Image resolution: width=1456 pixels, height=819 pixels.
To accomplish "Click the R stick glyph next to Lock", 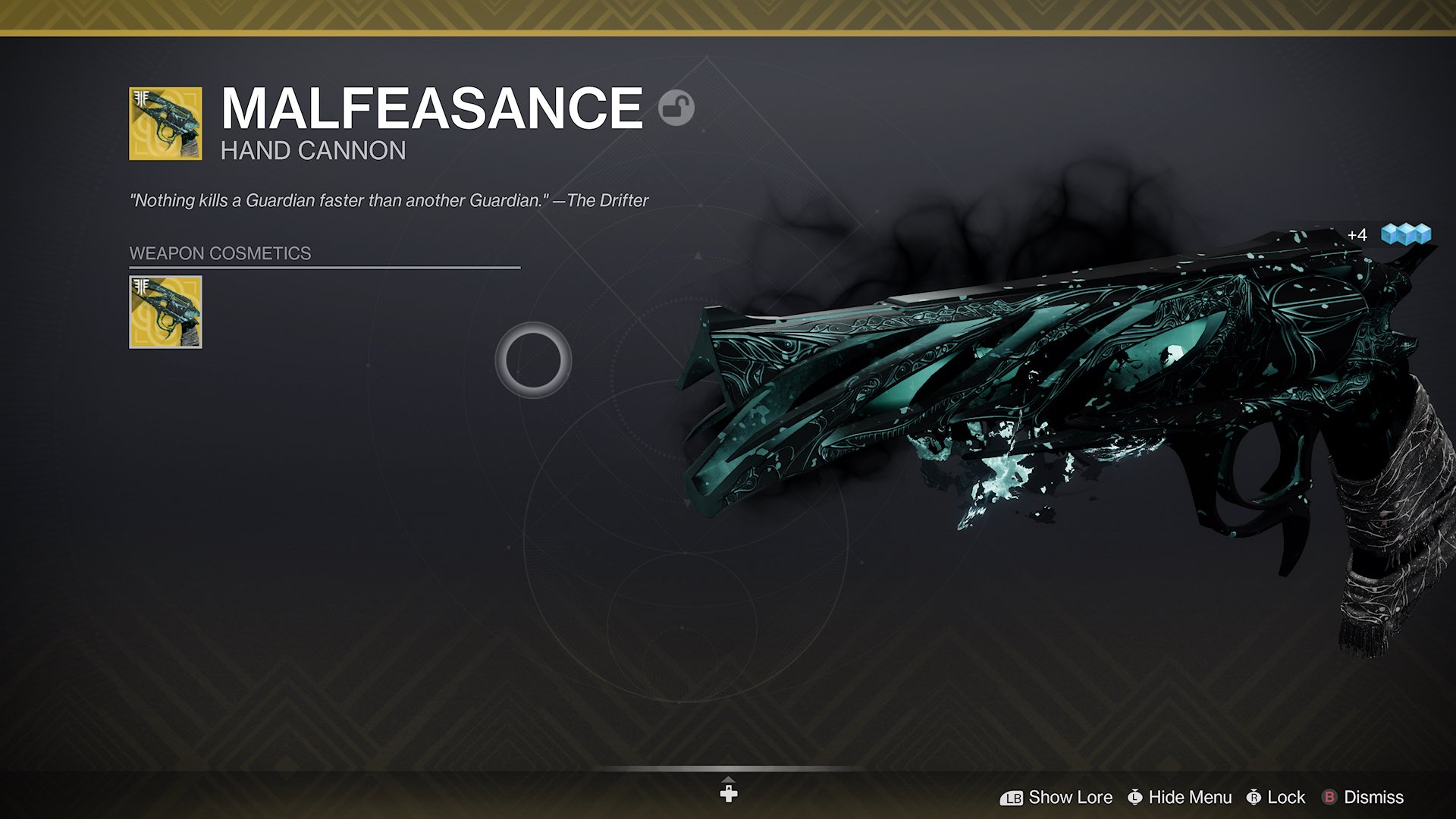I will (x=1255, y=797).
